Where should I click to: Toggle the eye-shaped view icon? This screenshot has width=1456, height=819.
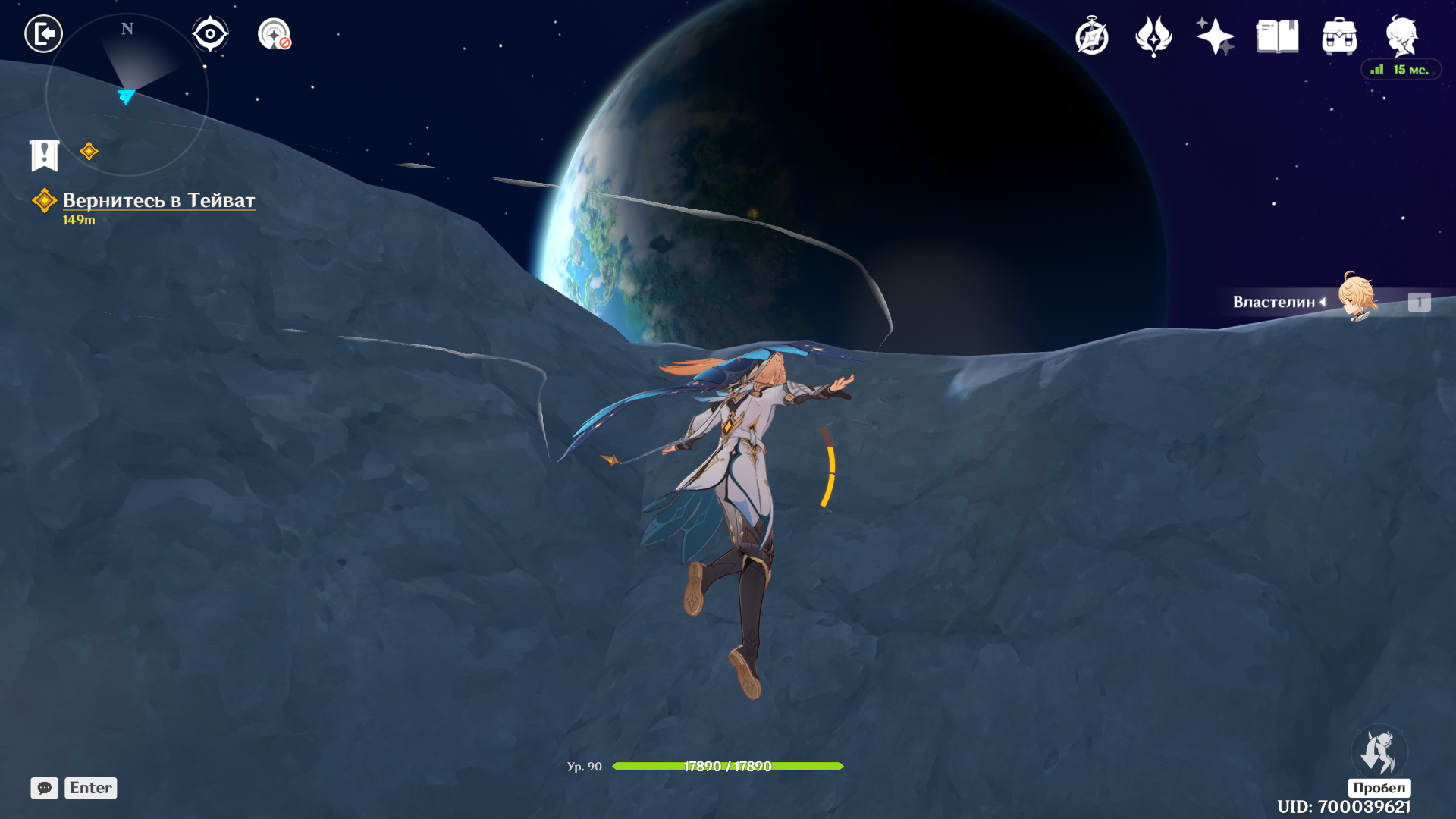click(210, 34)
